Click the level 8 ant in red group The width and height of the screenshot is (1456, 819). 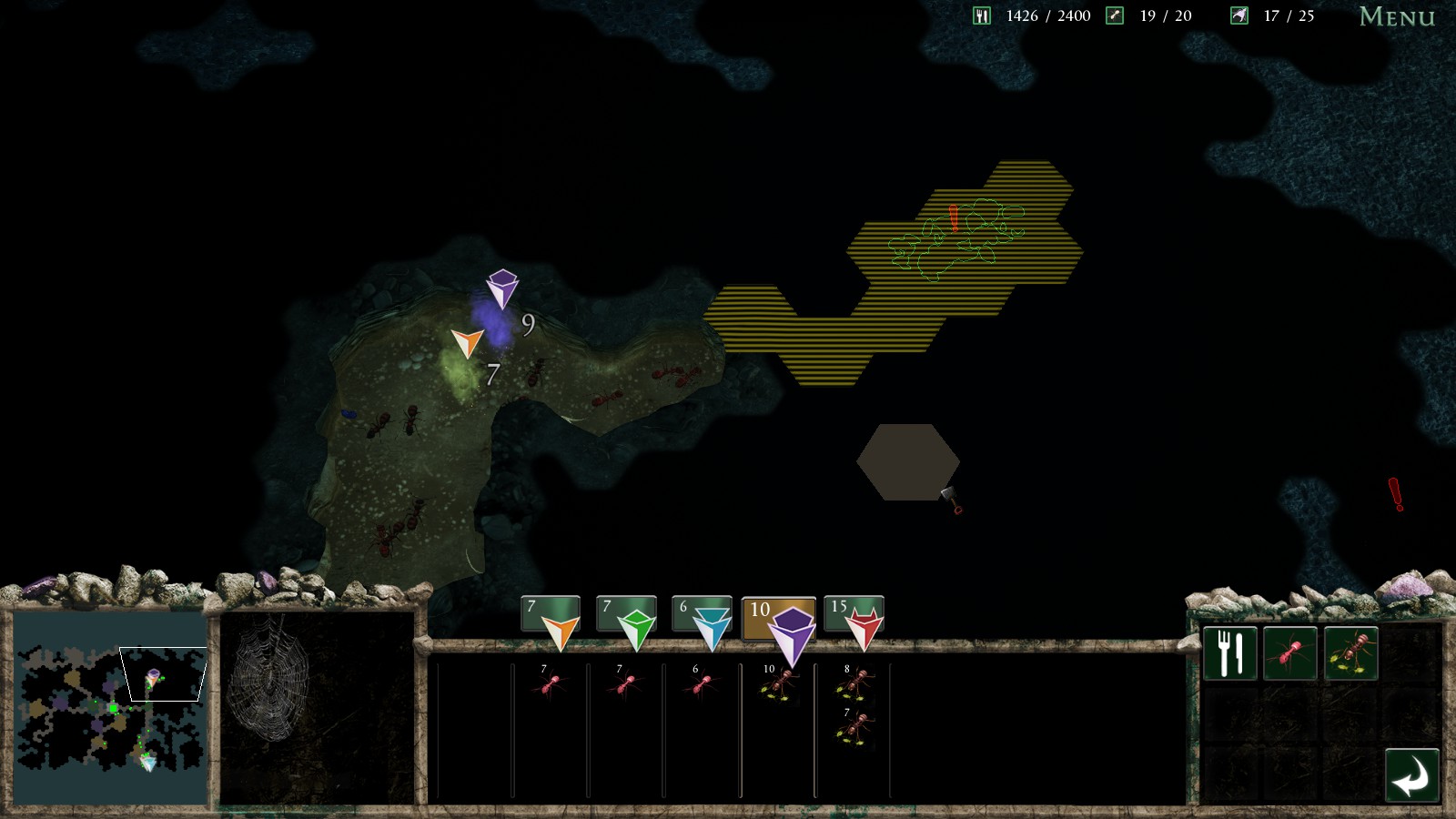(854, 684)
